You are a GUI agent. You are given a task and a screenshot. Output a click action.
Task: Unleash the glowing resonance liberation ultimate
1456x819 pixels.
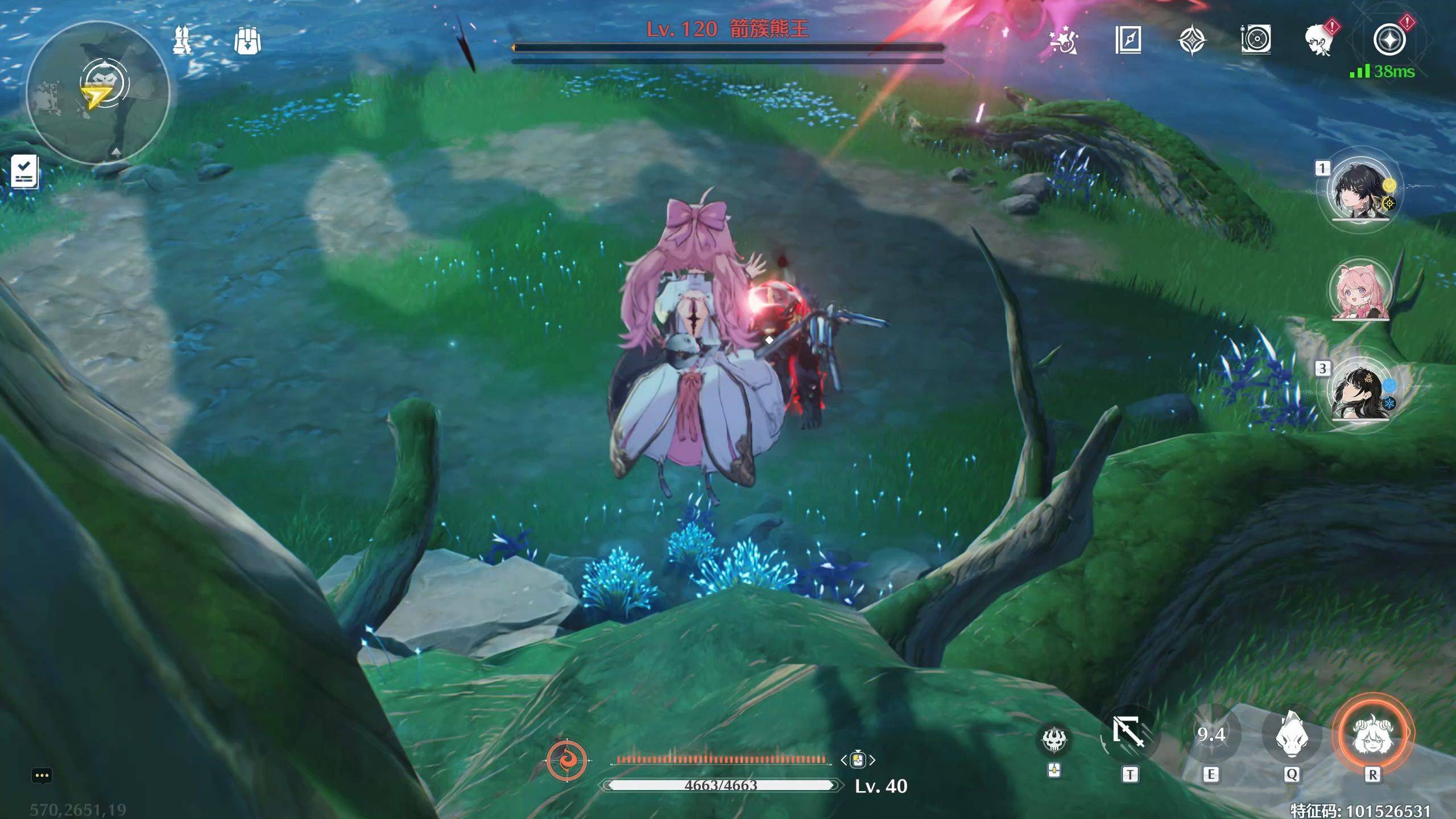[x=1372, y=734]
